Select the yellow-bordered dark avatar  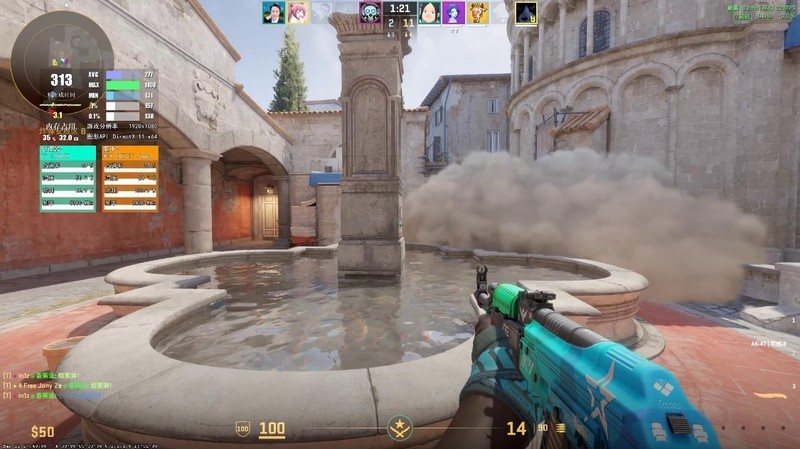[526, 12]
